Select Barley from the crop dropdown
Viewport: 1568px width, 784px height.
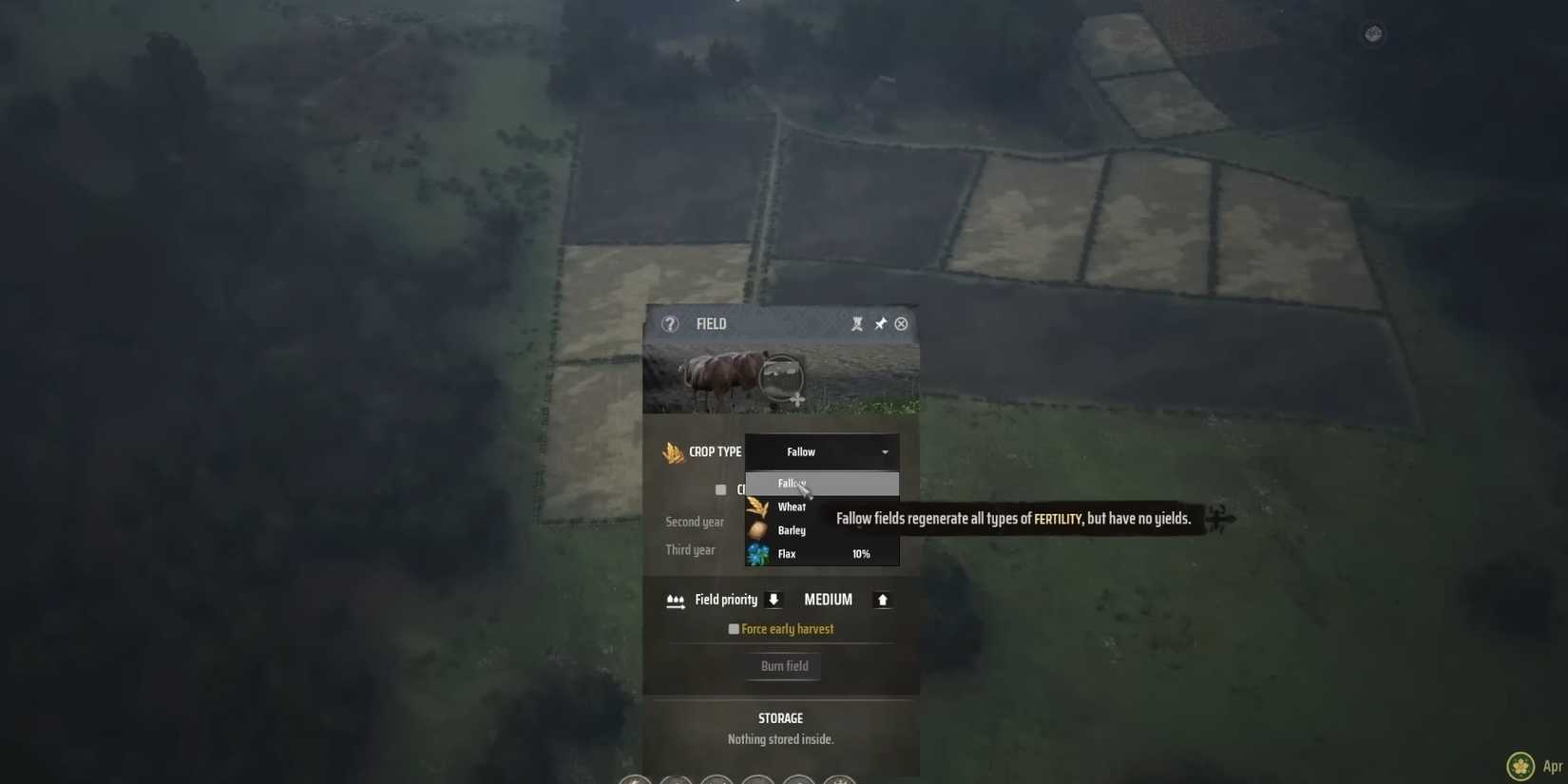click(x=792, y=530)
